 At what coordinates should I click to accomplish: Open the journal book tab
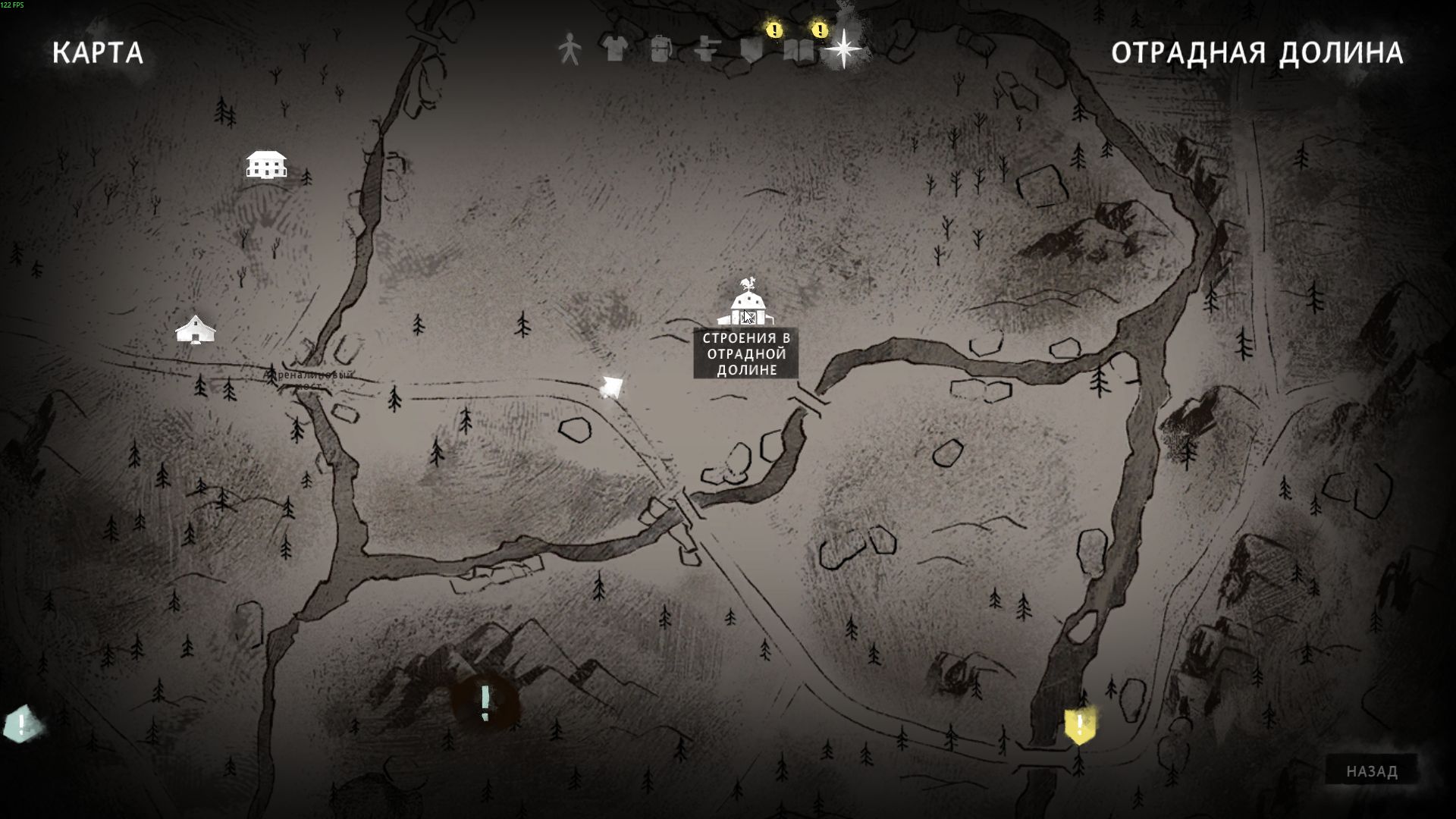tap(799, 50)
